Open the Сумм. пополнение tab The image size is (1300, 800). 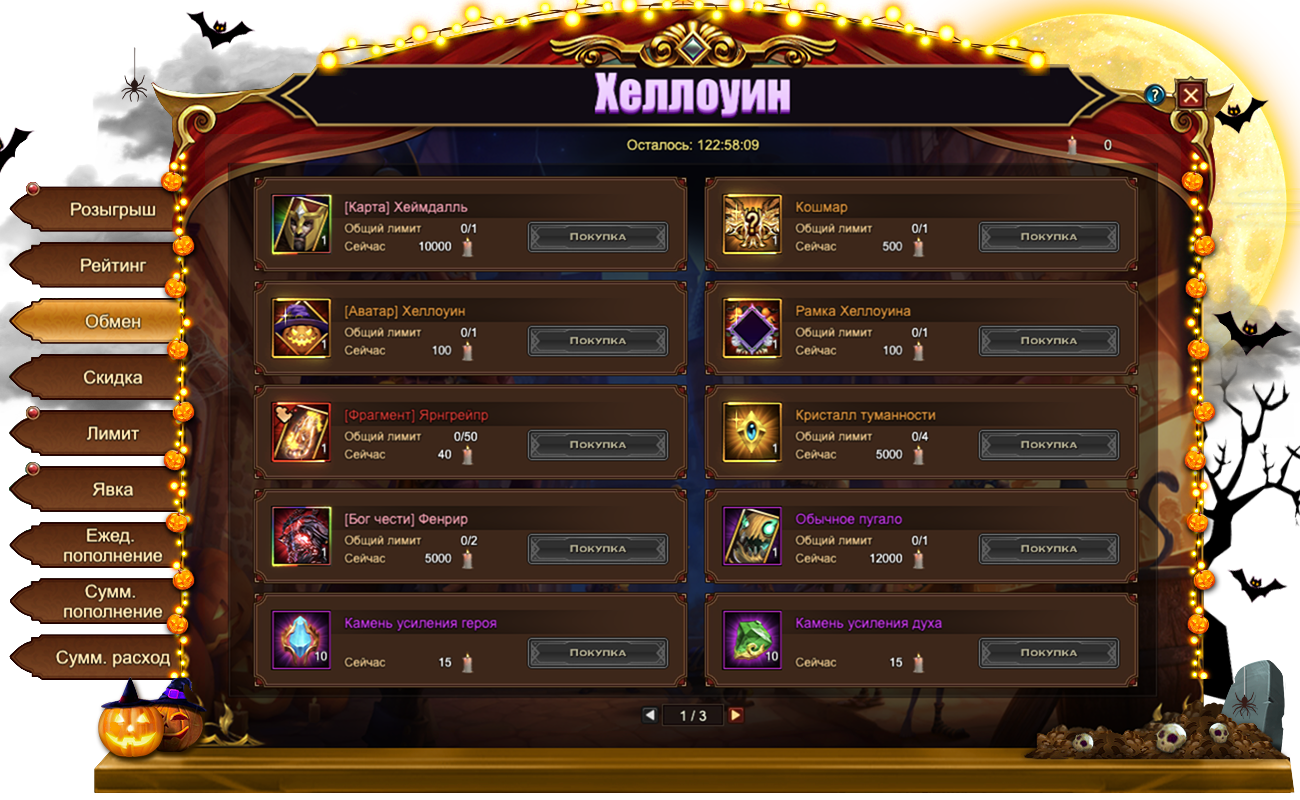click(112, 601)
